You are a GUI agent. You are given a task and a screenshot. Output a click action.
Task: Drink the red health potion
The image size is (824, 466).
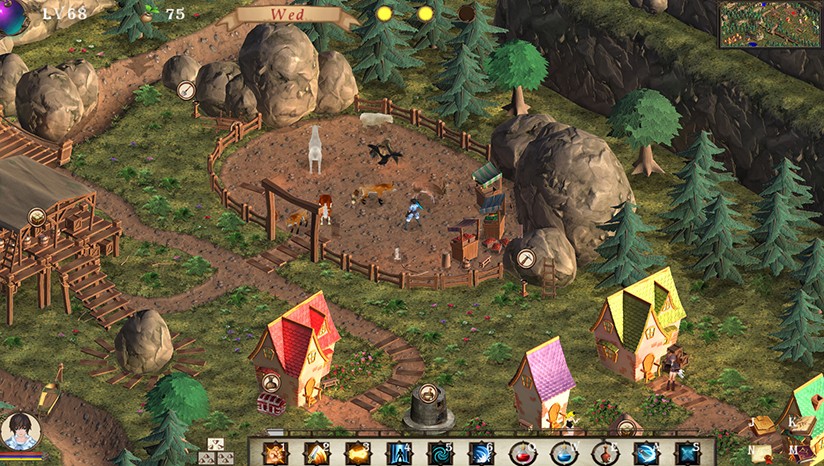click(523, 453)
